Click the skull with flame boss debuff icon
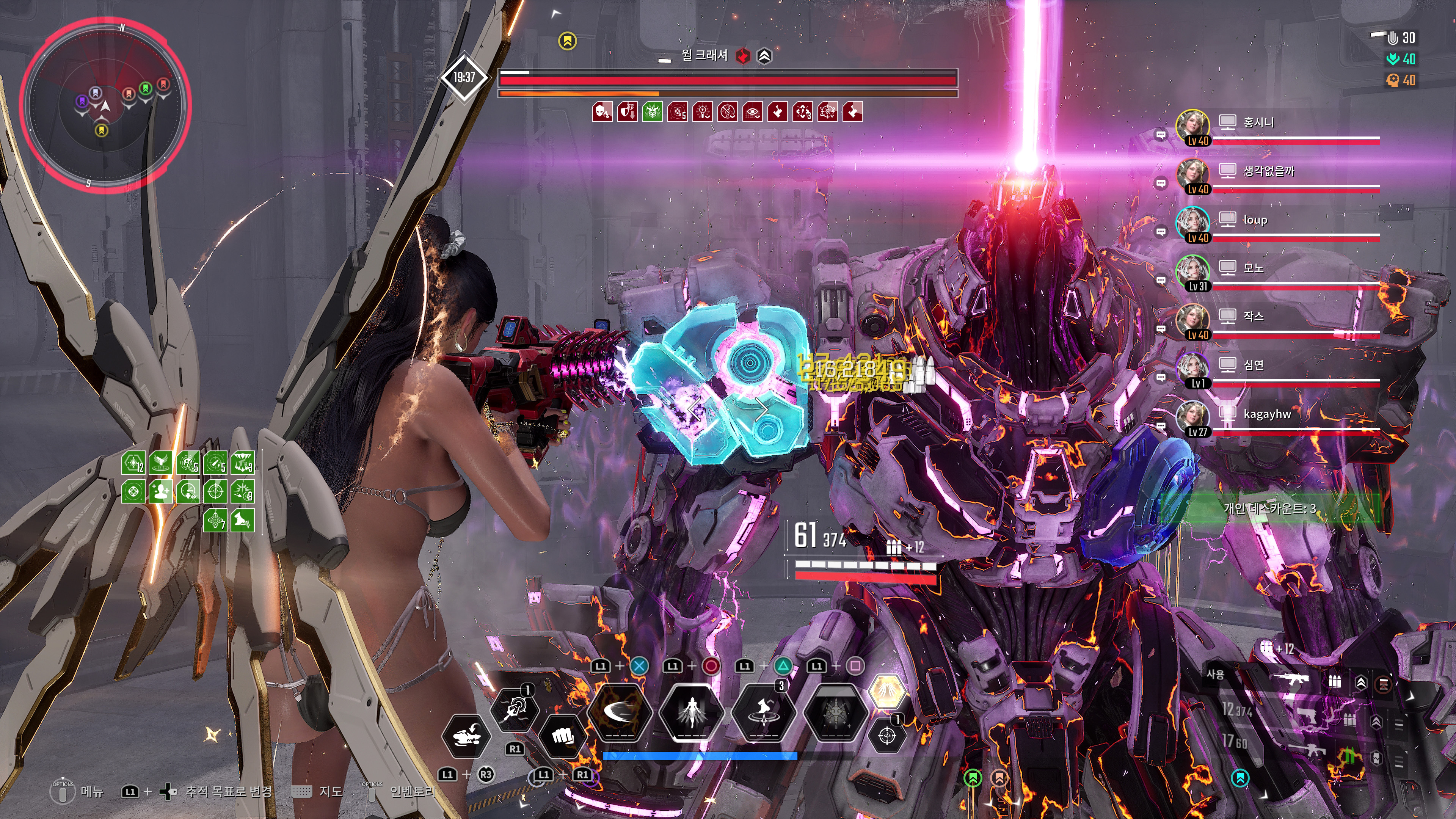1456x819 pixels. pyautogui.click(x=602, y=112)
